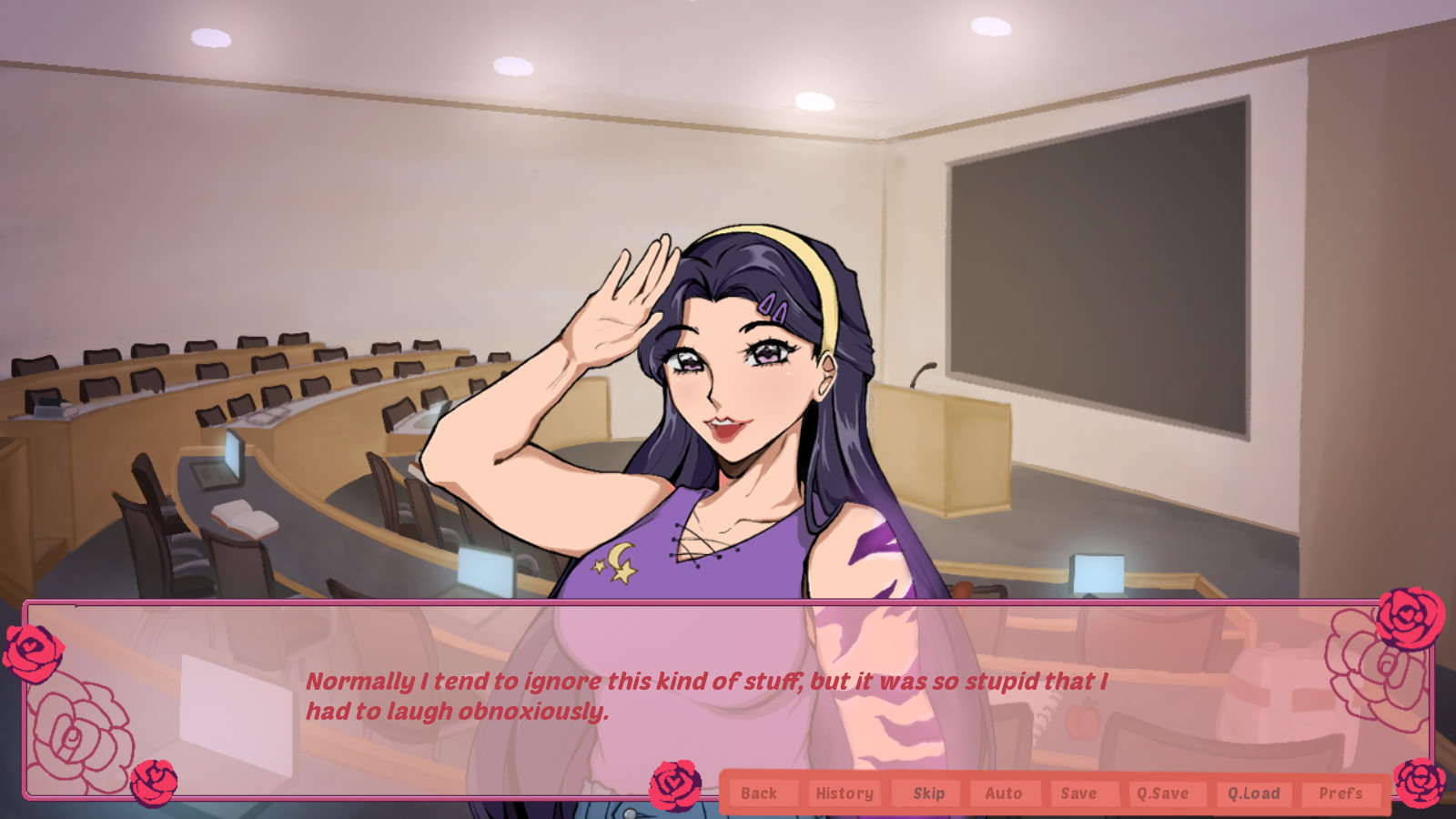Screen dimensions: 1456x819
Task: Open the Save menu
Action: point(1078,794)
